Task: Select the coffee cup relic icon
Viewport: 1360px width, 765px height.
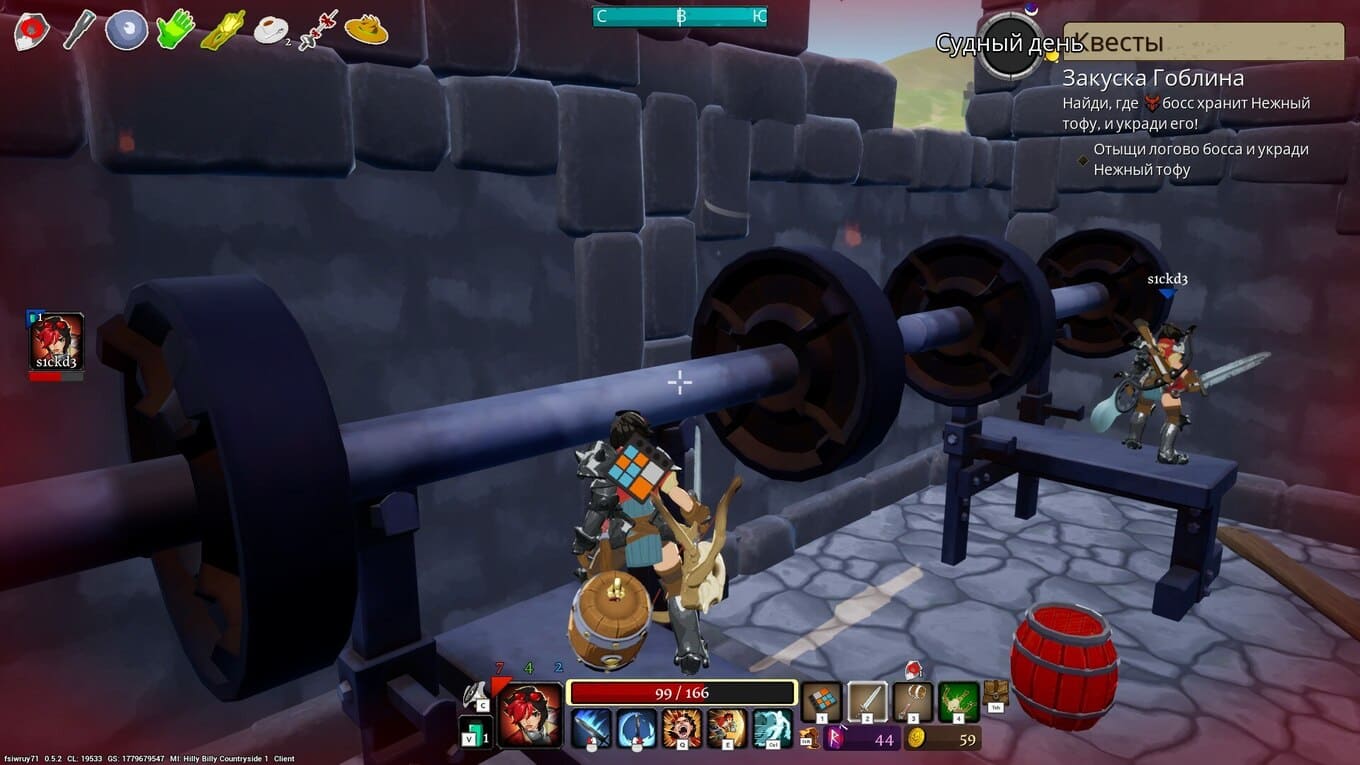Action: (x=270, y=31)
